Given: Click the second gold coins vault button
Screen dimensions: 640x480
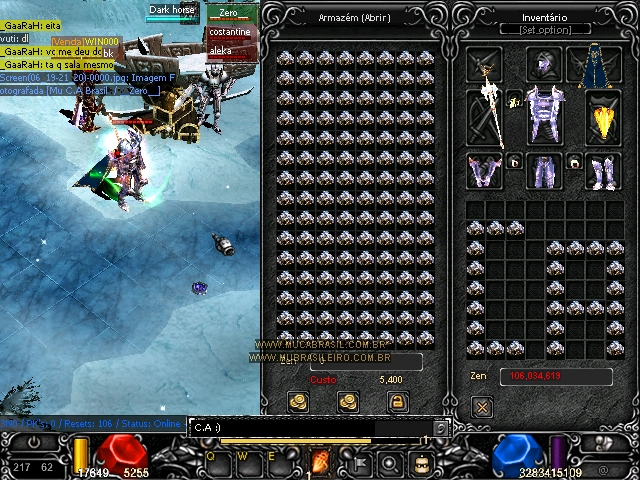Looking at the screenshot, I should click(x=347, y=402).
